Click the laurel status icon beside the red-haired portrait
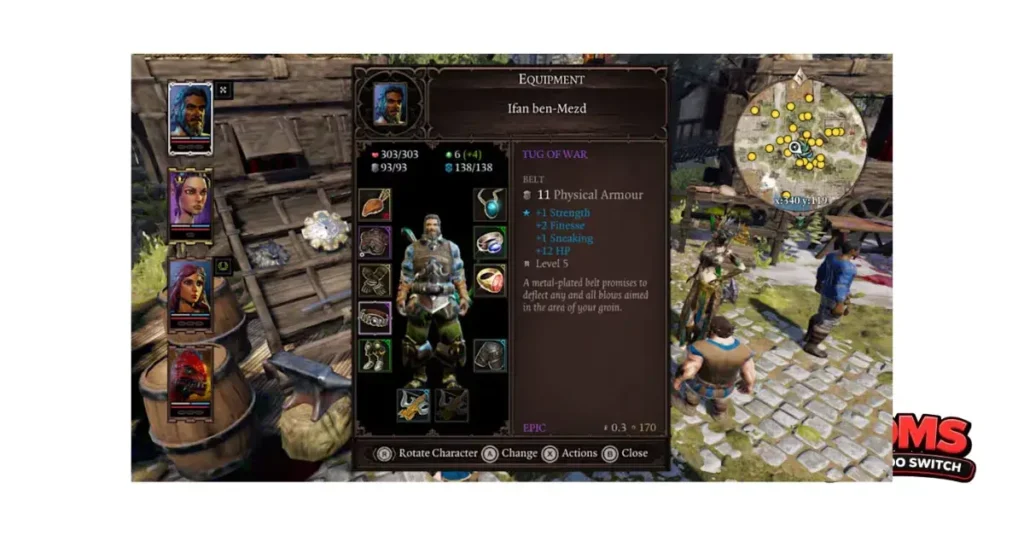 pos(223,266)
